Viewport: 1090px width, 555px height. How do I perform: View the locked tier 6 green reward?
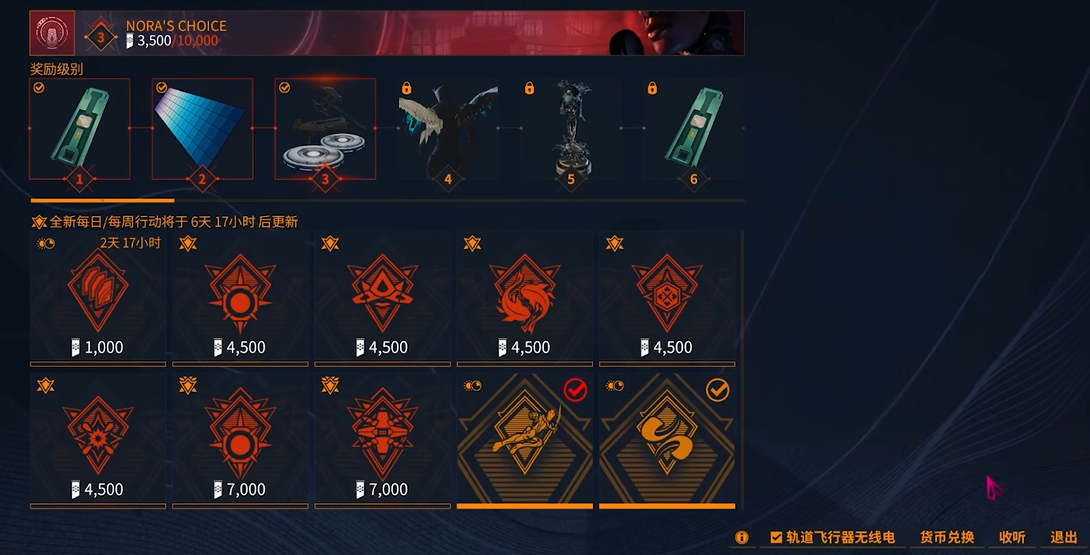pos(693,129)
